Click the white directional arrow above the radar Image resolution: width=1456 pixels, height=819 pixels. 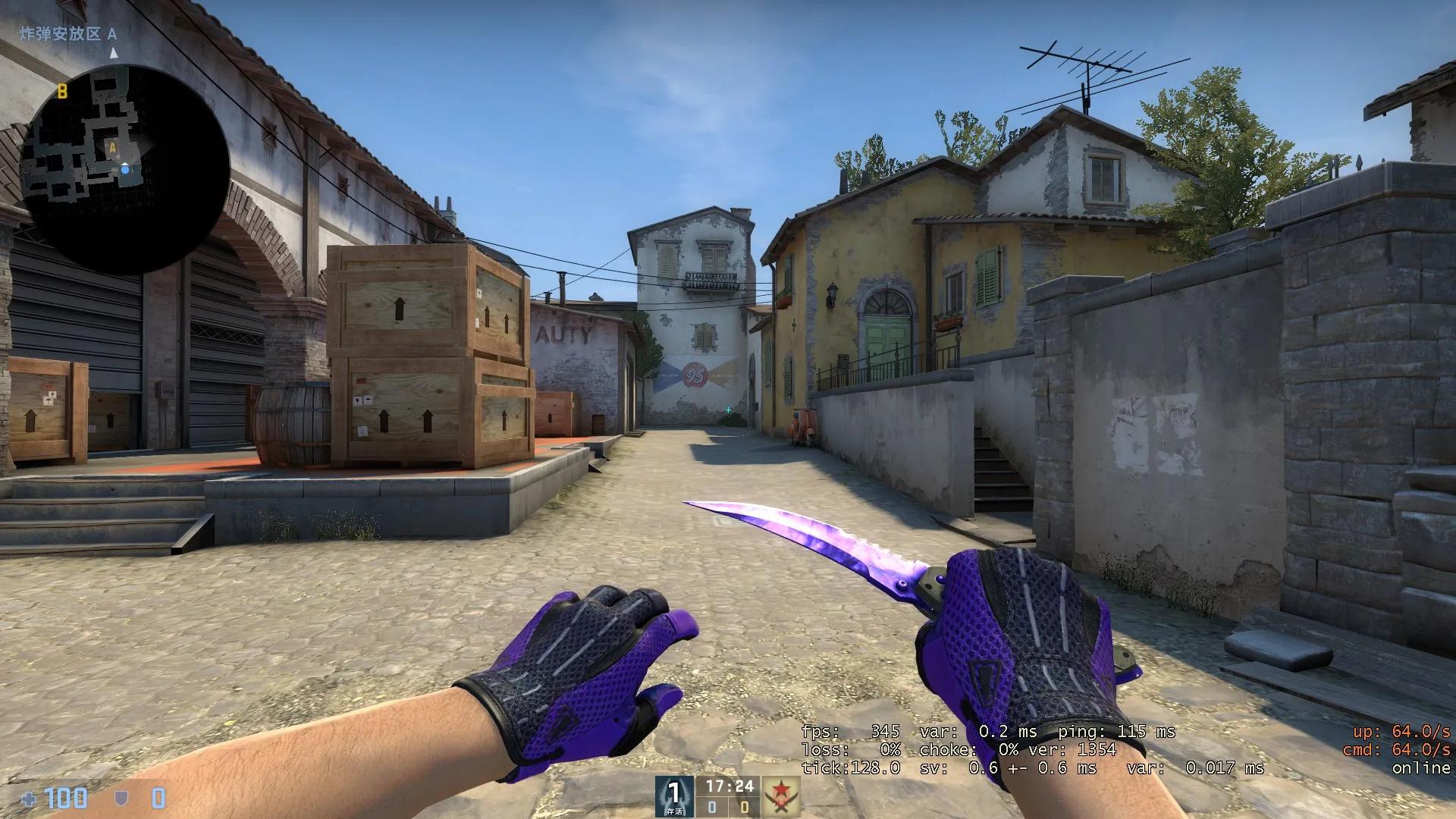[x=113, y=53]
